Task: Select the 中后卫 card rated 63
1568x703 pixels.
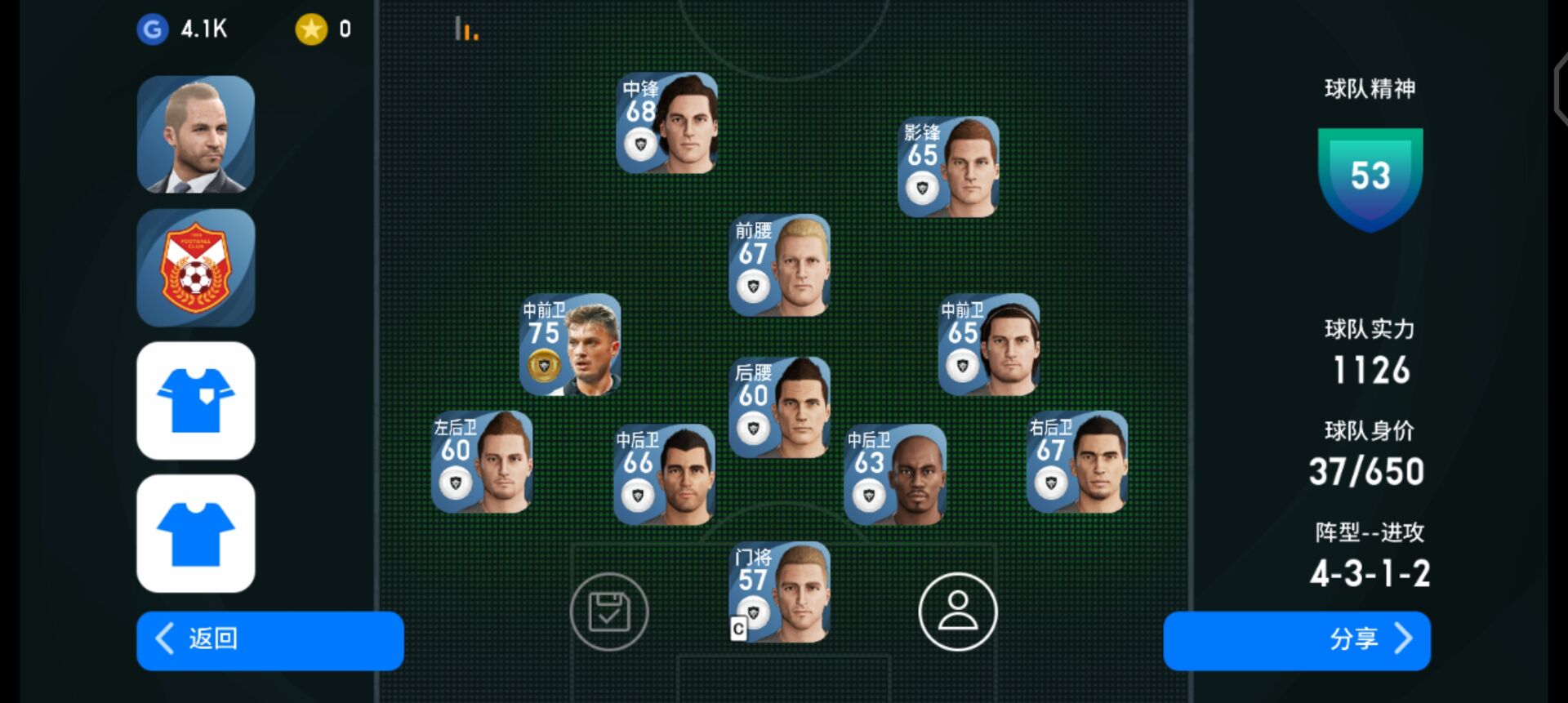Action: tap(895, 474)
